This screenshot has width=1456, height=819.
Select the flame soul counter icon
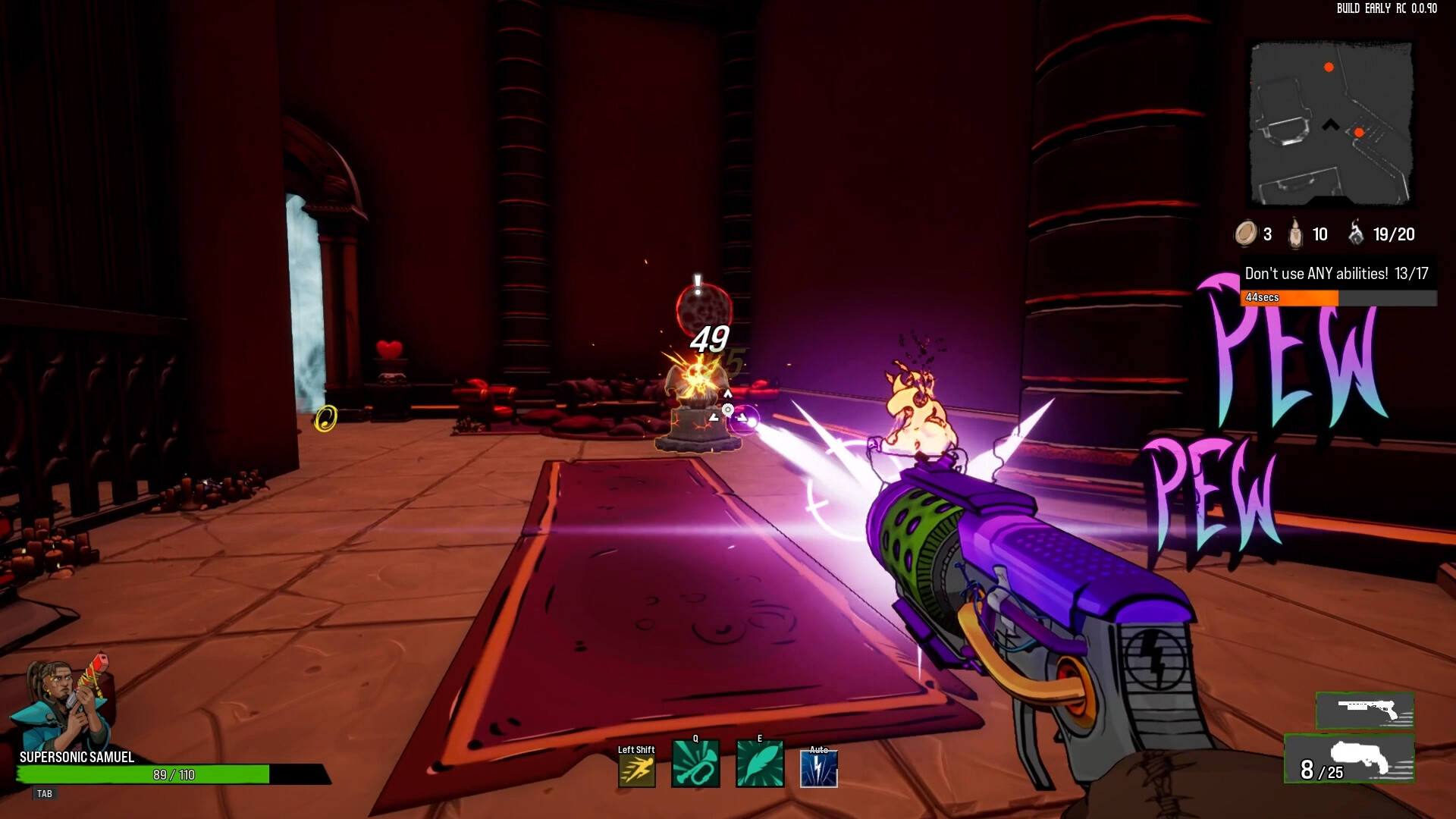(x=1356, y=233)
